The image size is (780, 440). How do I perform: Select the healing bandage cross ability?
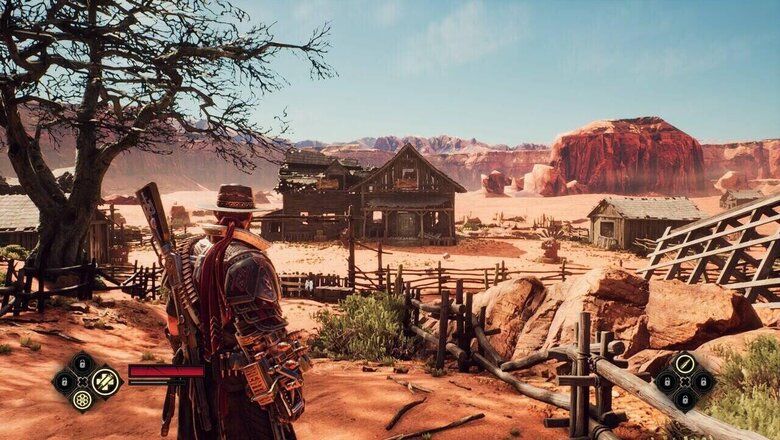coord(105,382)
